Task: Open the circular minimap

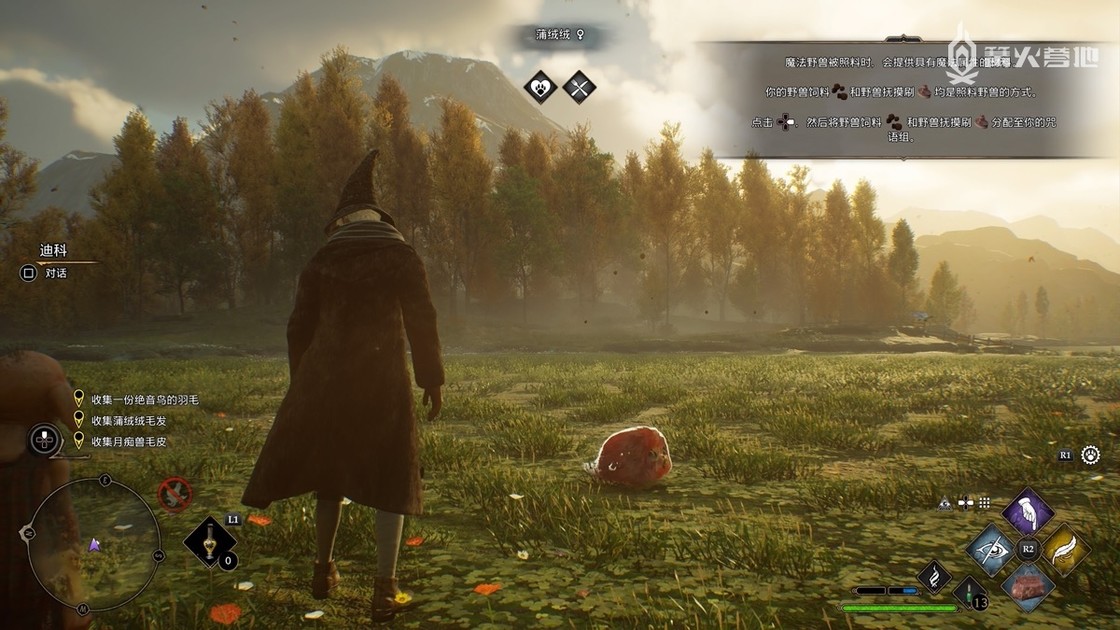Action: [95, 544]
